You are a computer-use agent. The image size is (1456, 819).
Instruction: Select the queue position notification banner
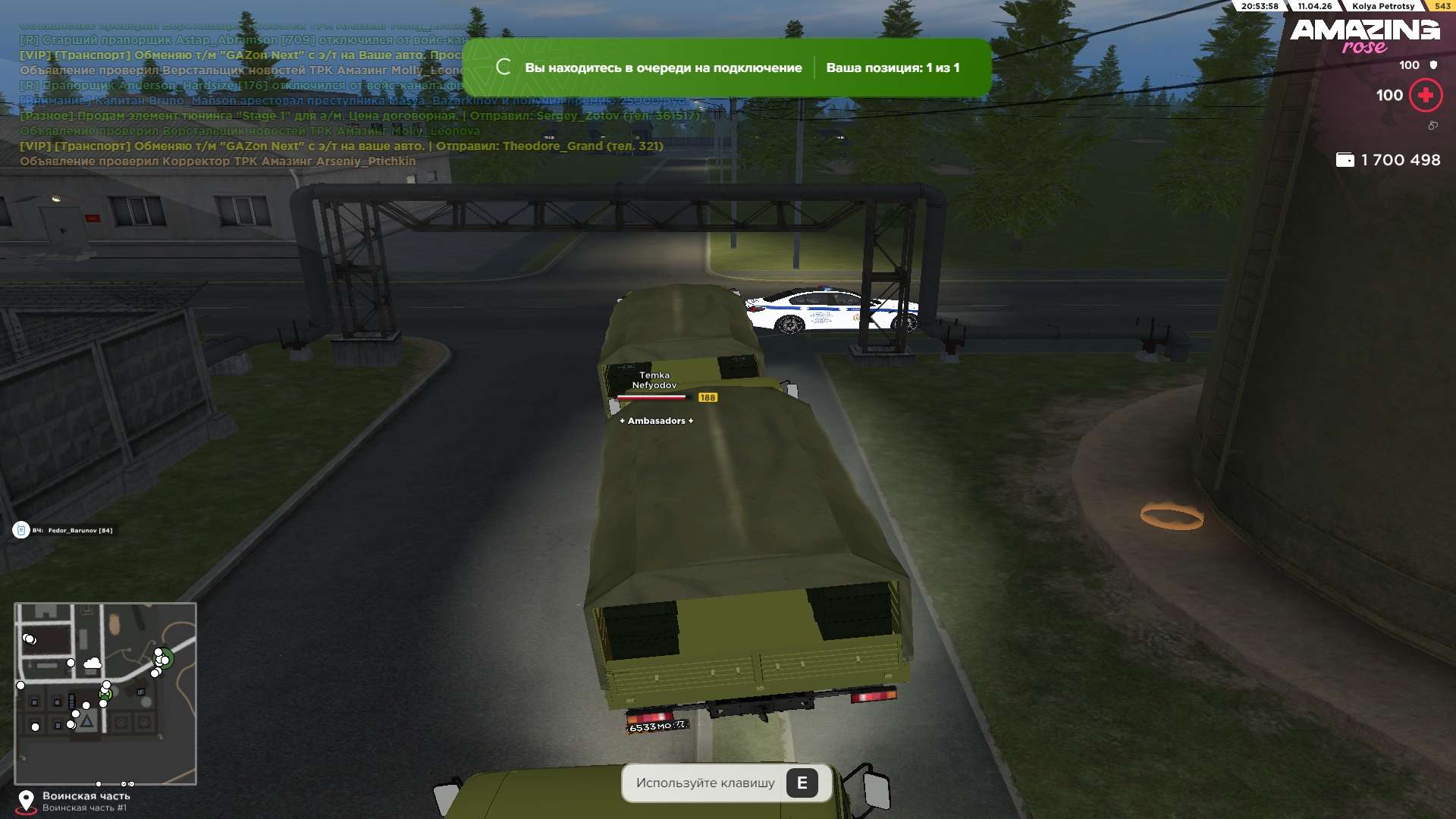[726, 67]
